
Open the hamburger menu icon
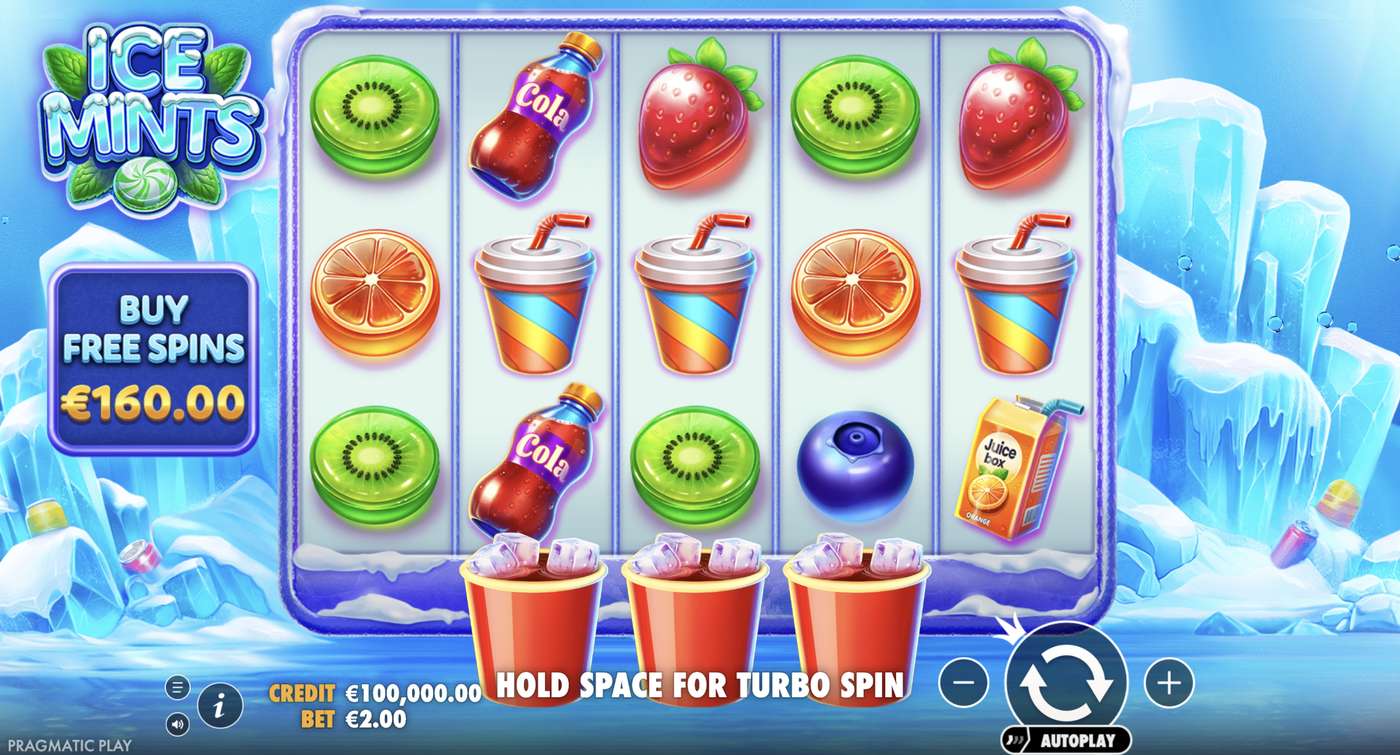coord(178,688)
